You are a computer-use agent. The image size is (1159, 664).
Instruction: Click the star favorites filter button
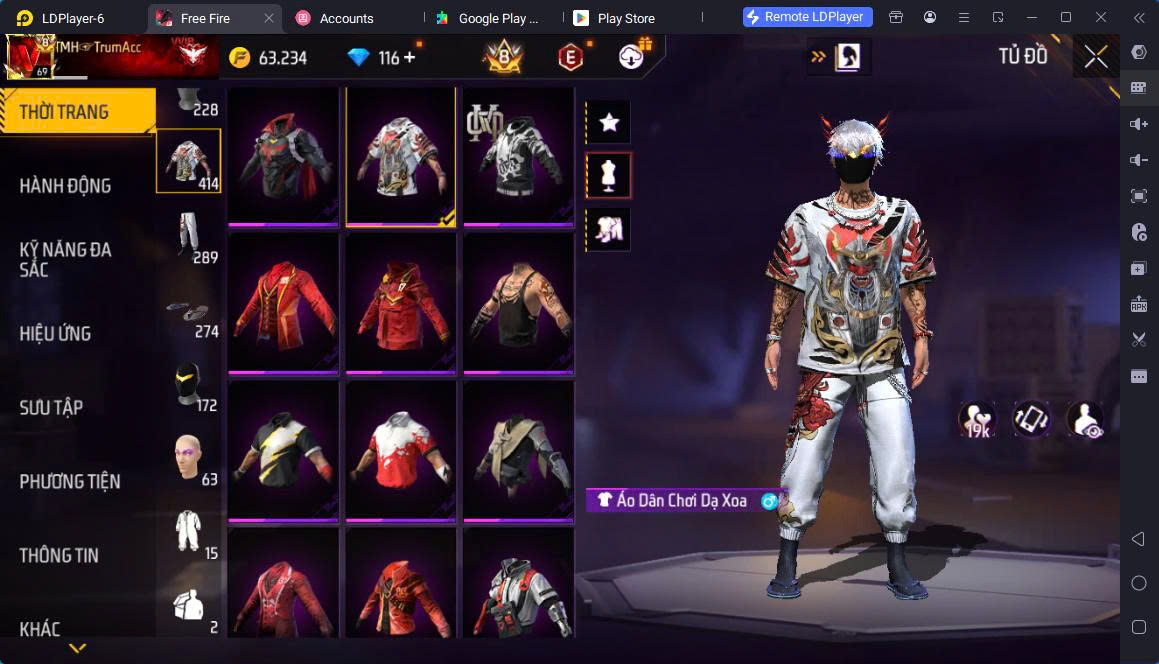coord(608,123)
